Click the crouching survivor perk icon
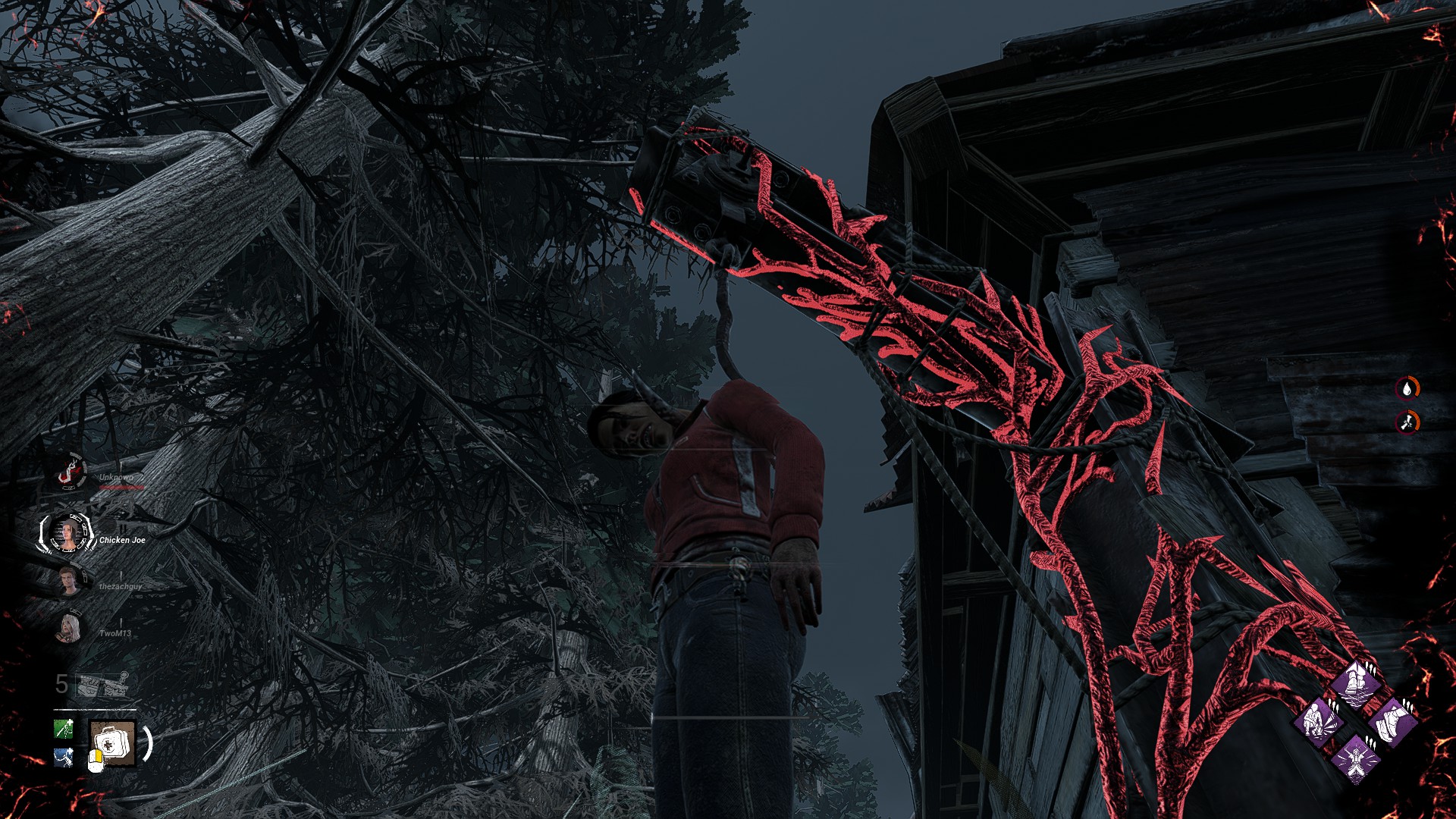This screenshot has height=819, width=1456. click(x=1318, y=721)
